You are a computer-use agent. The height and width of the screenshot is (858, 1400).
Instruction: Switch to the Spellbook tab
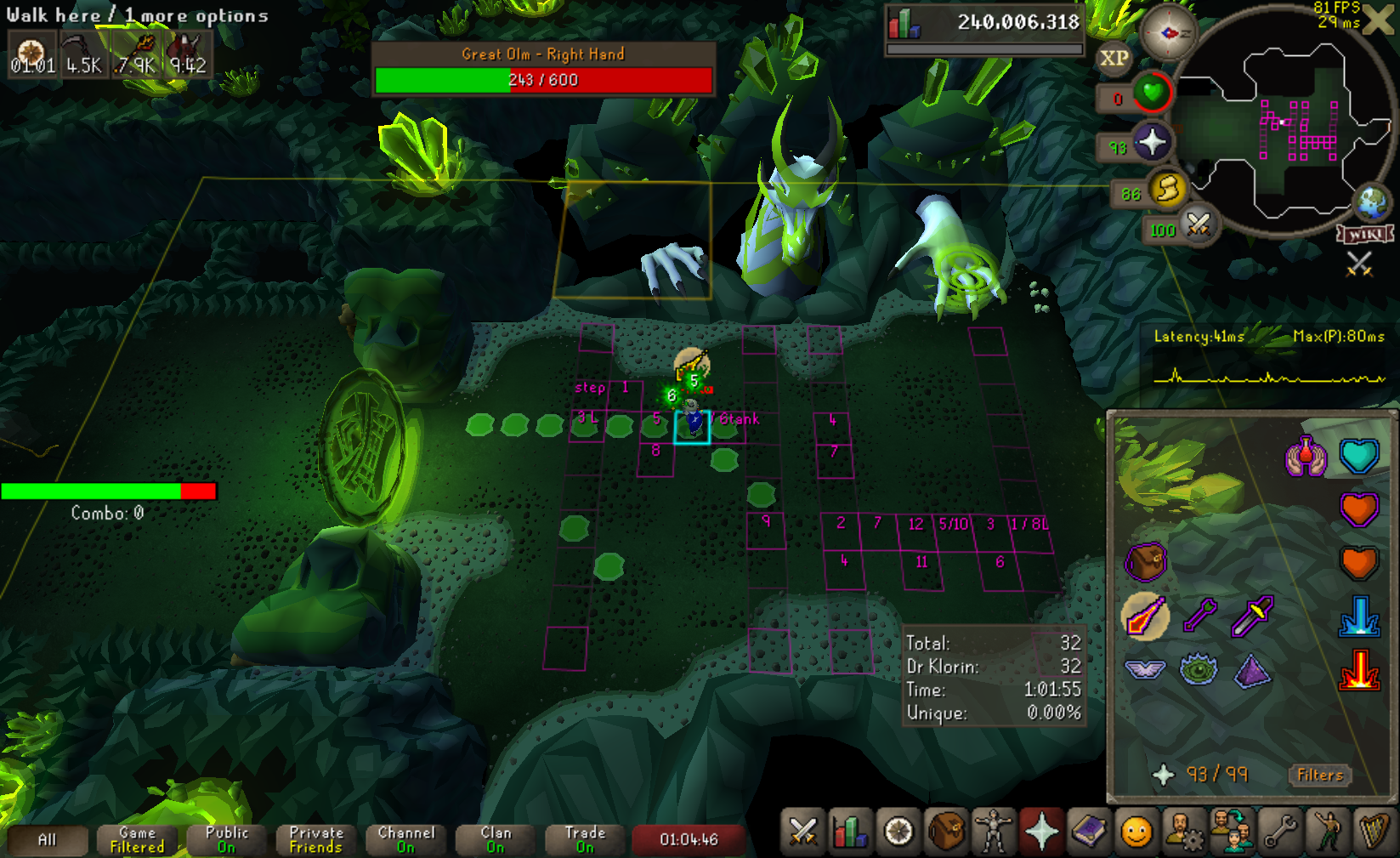pyautogui.click(x=1088, y=831)
